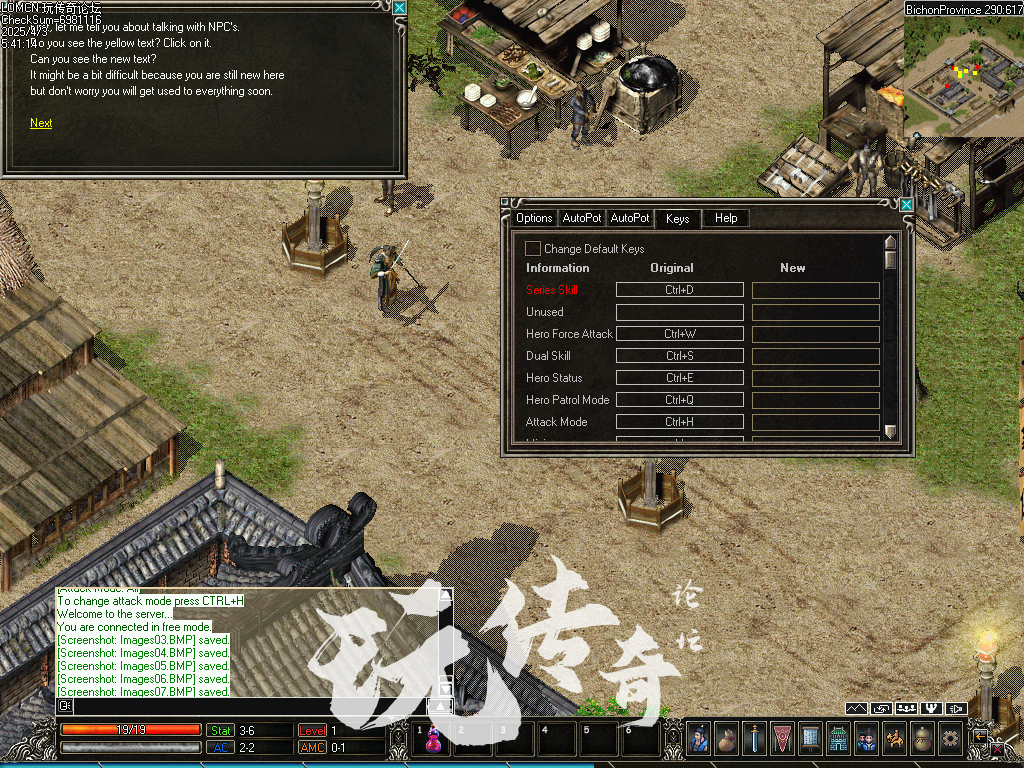Viewport: 1024px width, 768px height.
Task: Open the horse mount icon
Action: tap(894, 738)
